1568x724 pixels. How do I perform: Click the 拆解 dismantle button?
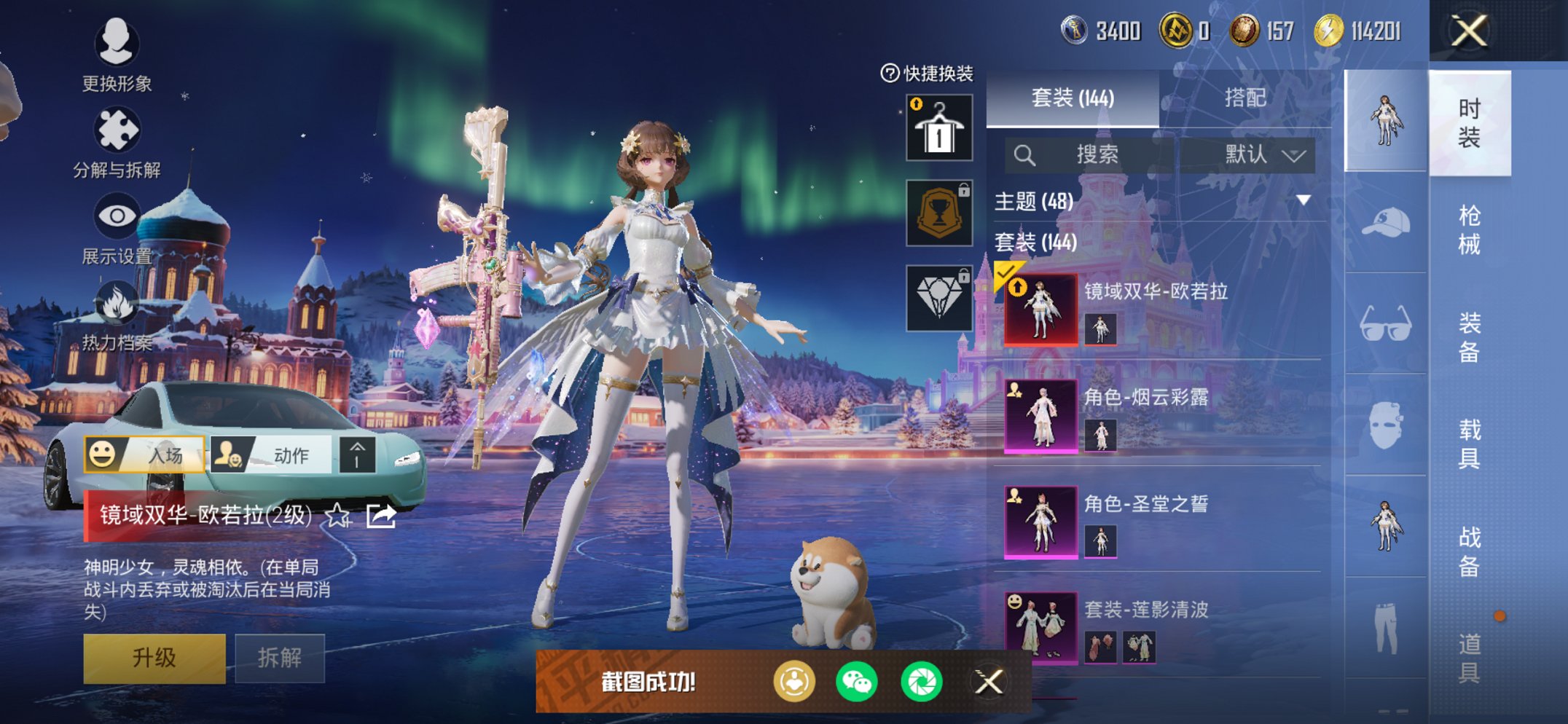coord(279,658)
